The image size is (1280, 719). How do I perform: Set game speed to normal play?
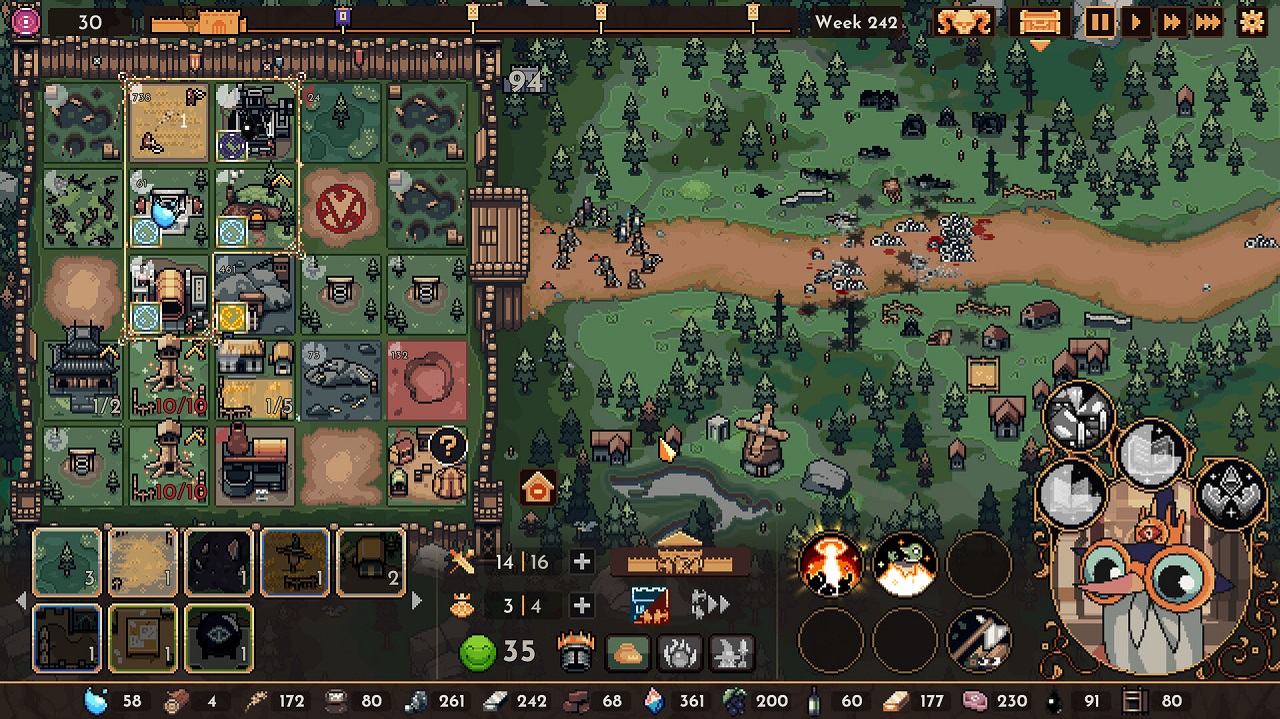(1136, 22)
